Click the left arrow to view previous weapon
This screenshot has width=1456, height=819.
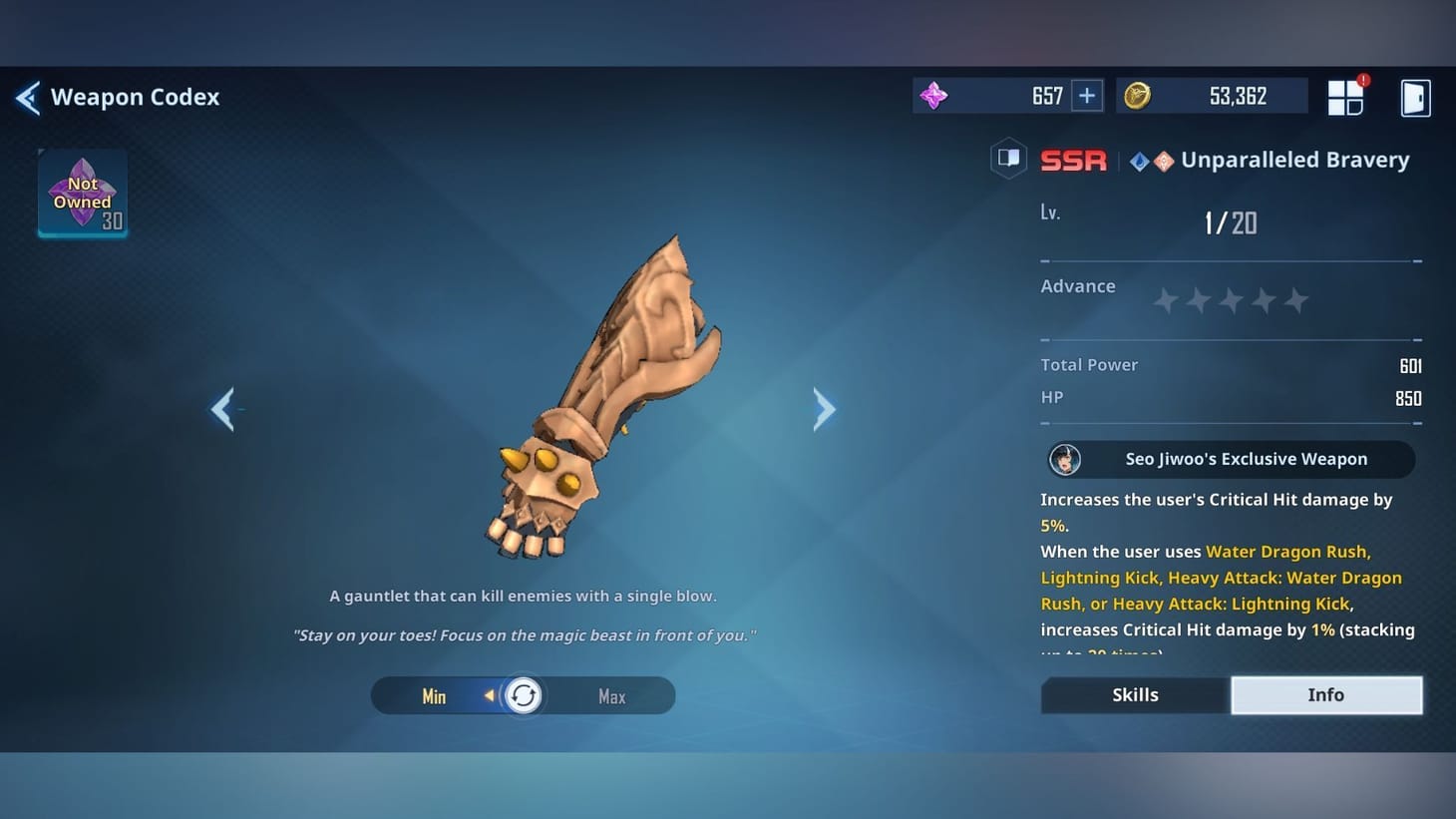(223, 409)
